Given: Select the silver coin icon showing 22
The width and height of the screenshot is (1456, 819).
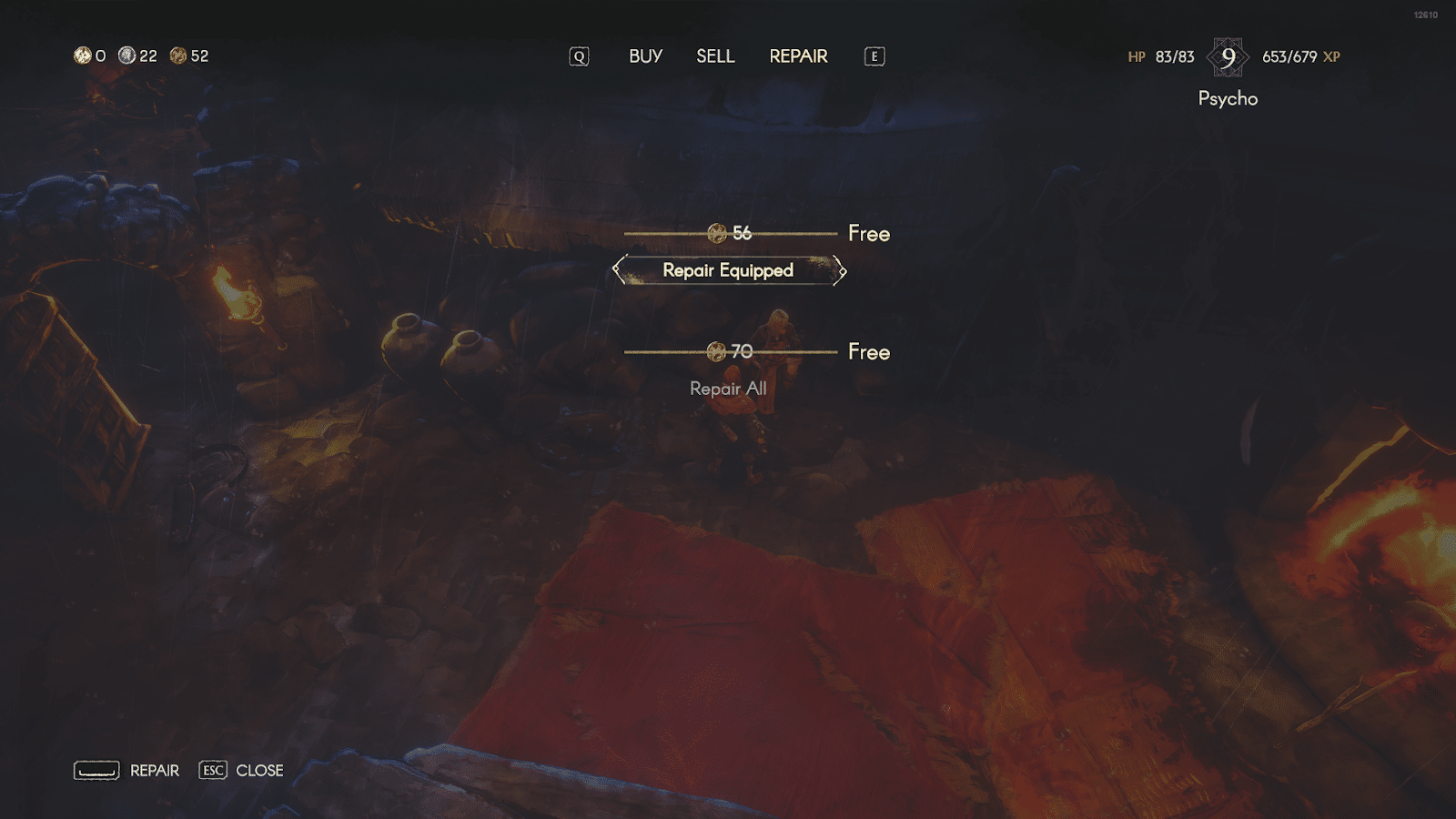Looking at the screenshot, I should (127, 56).
